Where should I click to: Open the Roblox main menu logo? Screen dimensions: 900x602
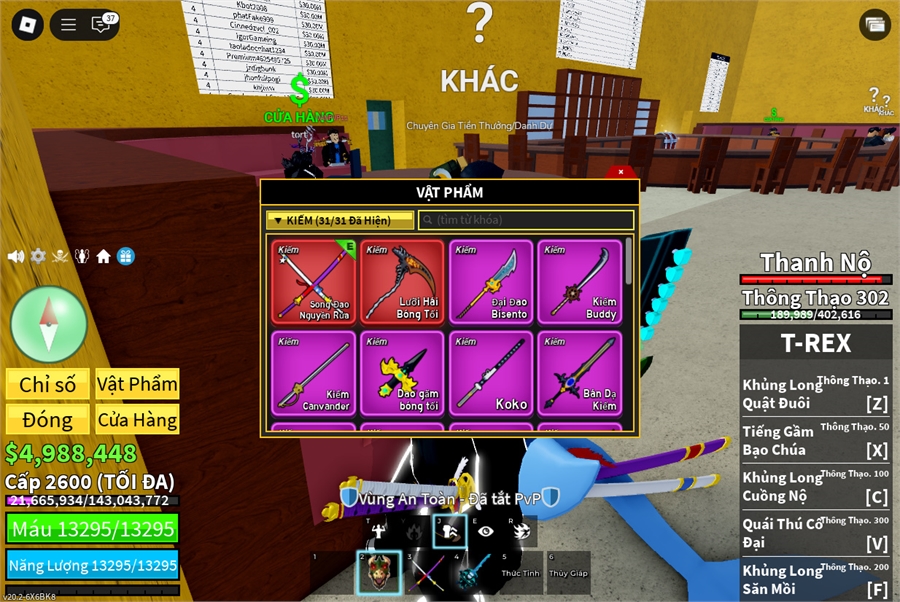(27, 25)
